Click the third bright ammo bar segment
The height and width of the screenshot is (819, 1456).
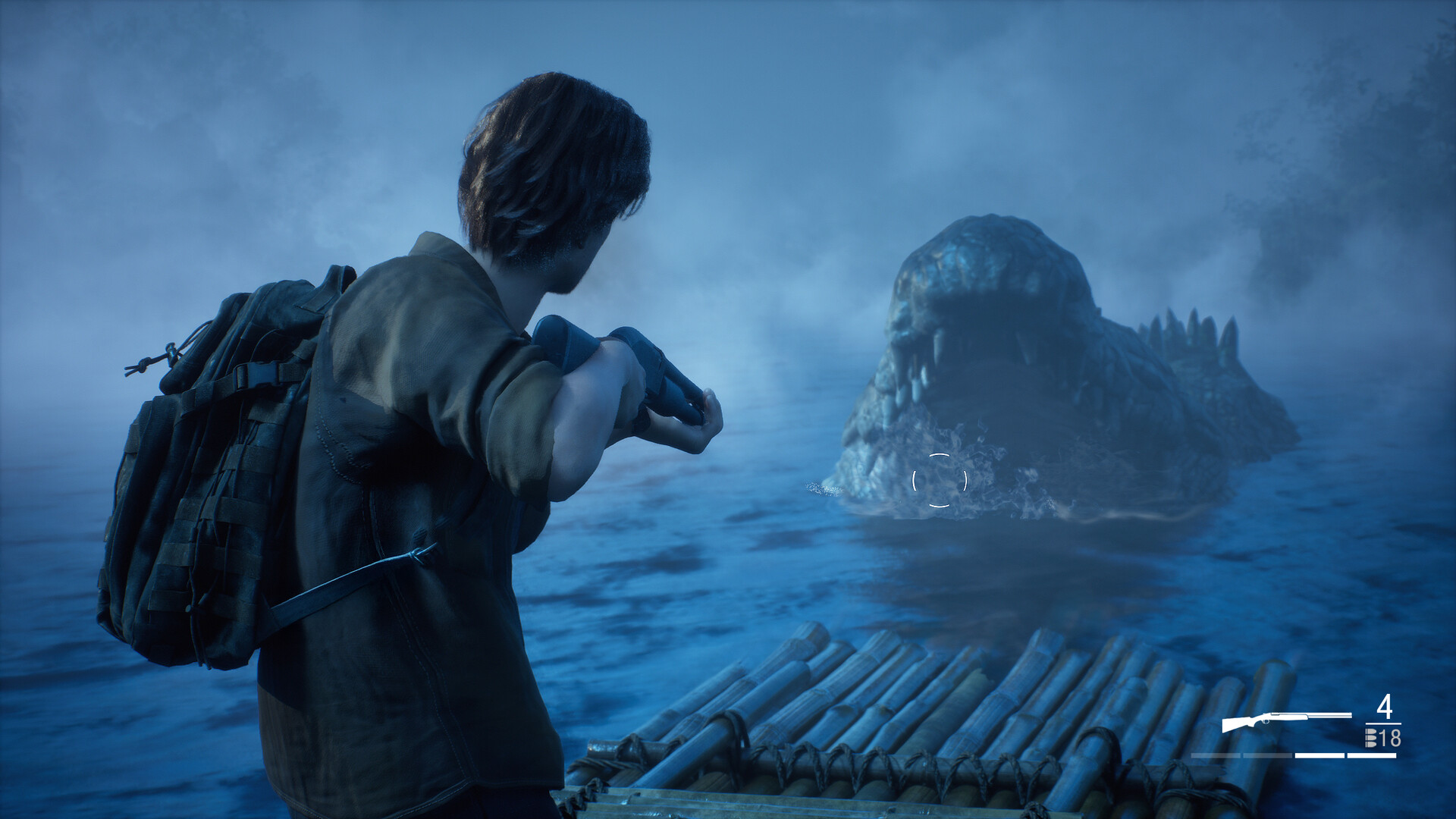point(1319,755)
